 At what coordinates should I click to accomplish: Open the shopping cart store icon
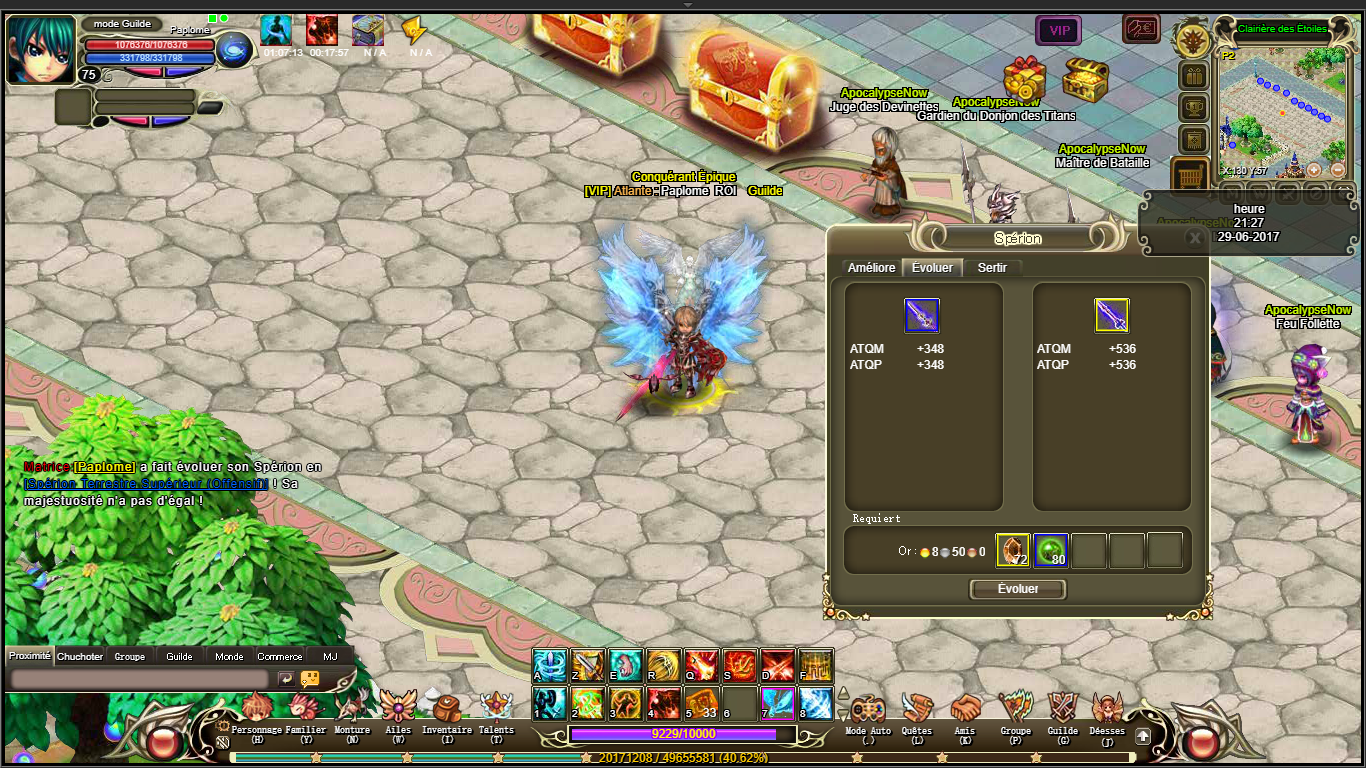pos(1192,177)
